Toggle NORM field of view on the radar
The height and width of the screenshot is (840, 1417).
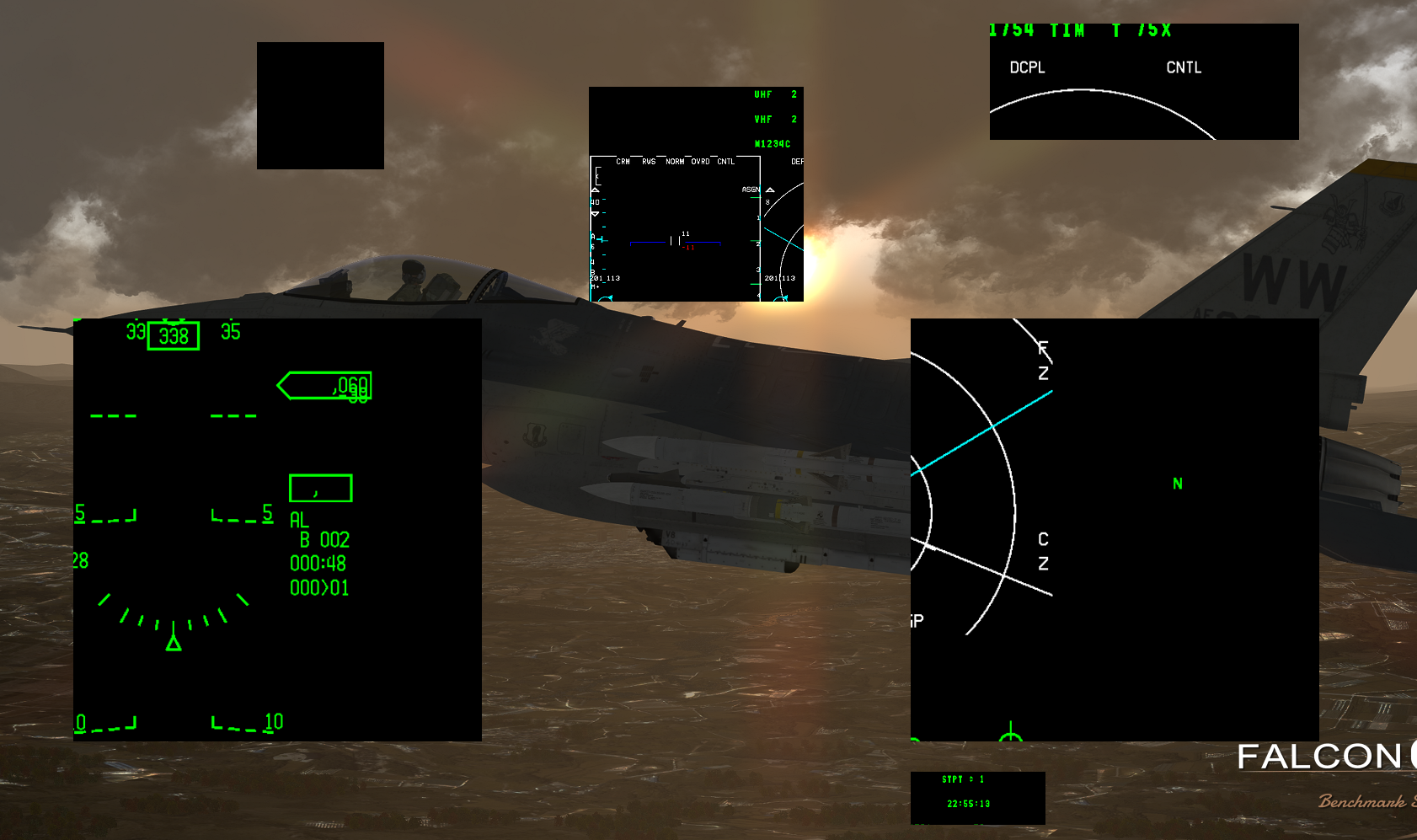(675, 162)
